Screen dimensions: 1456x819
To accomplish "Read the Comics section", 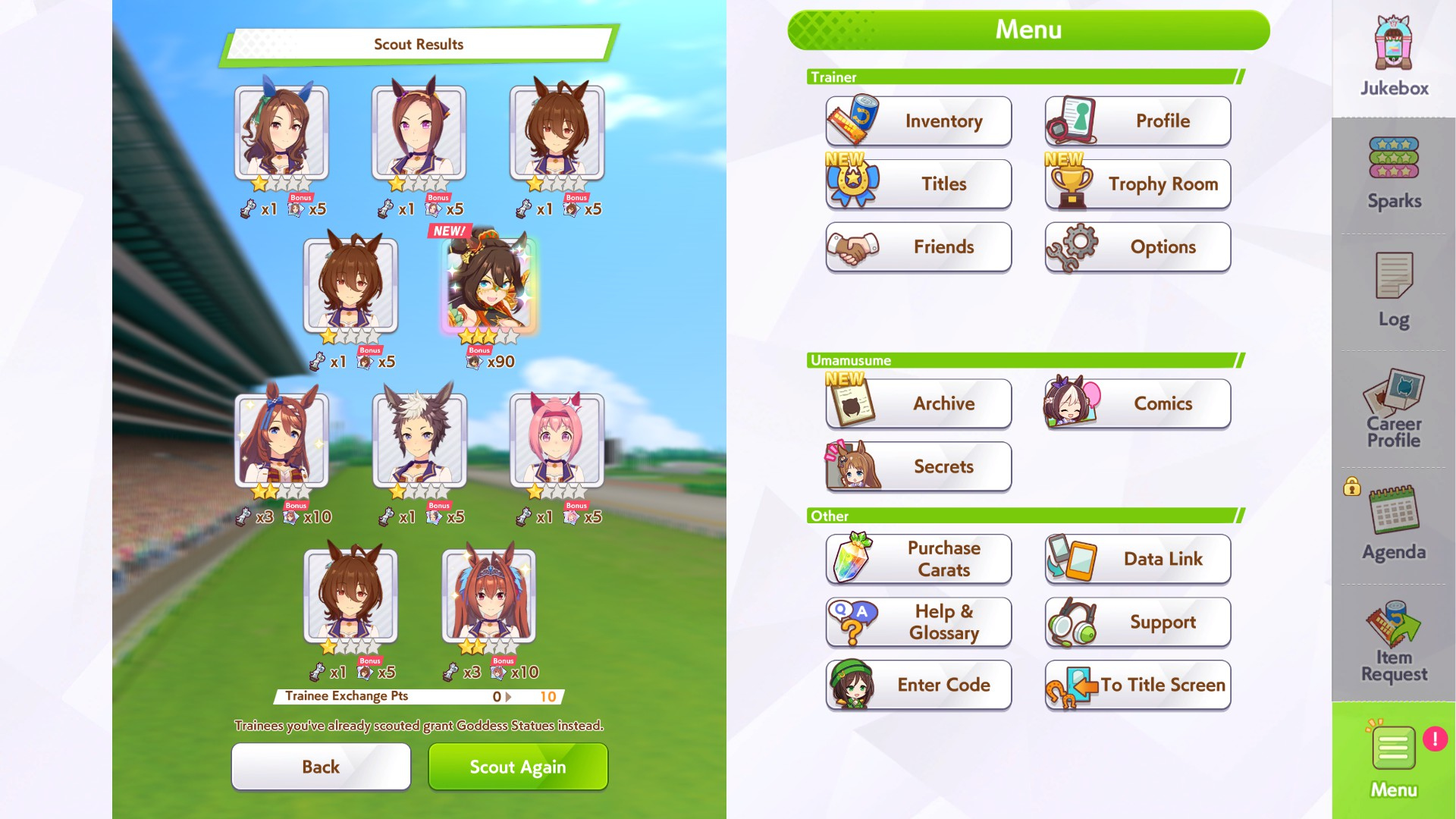I will click(1137, 403).
